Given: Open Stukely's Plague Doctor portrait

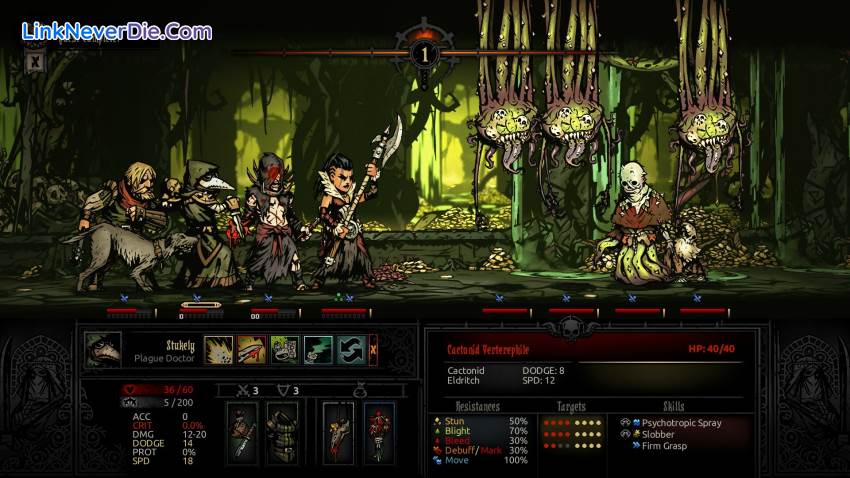Looking at the screenshot, I should point(103,350).
